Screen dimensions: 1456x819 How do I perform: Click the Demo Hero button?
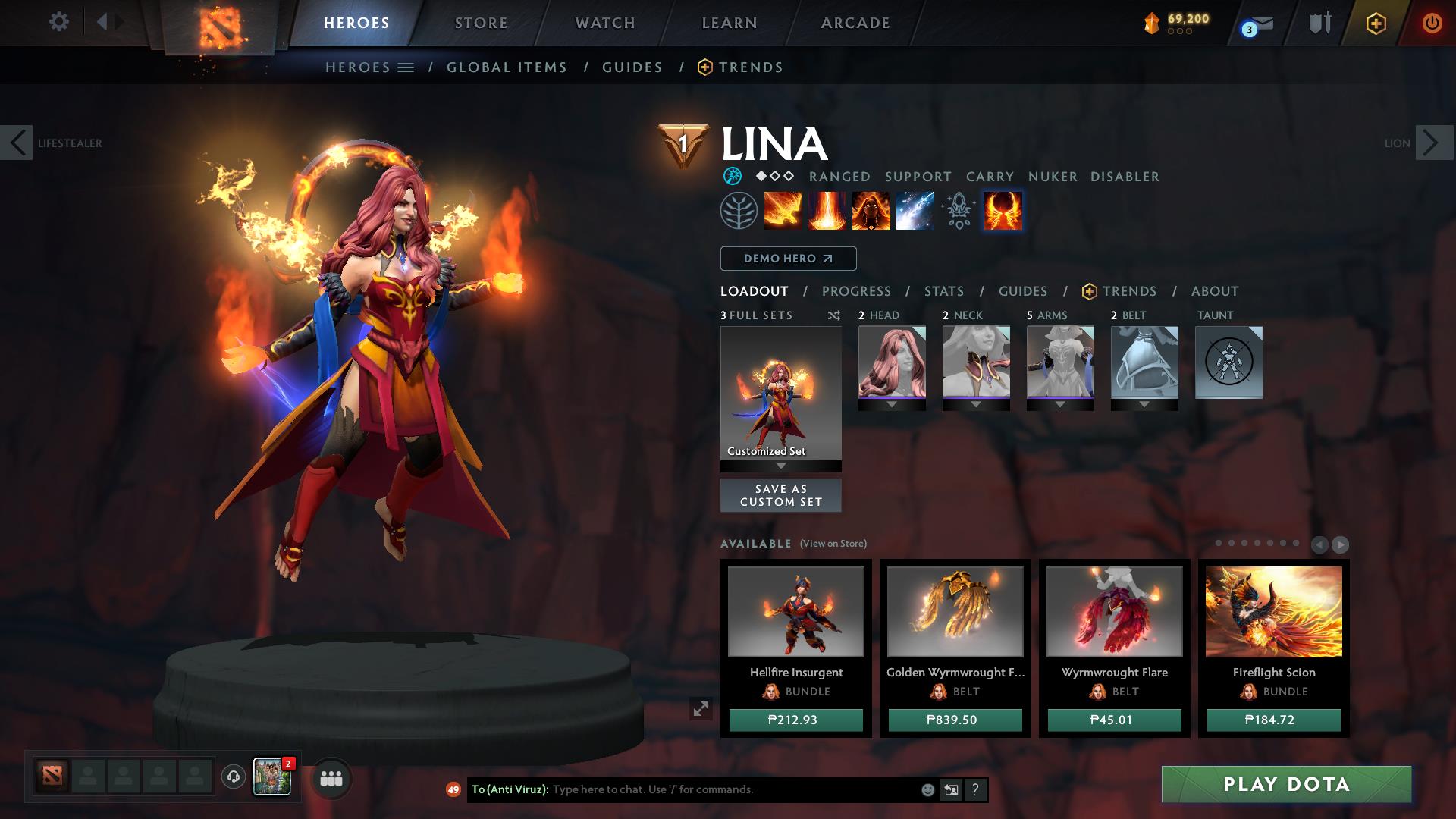pos(788,259)
